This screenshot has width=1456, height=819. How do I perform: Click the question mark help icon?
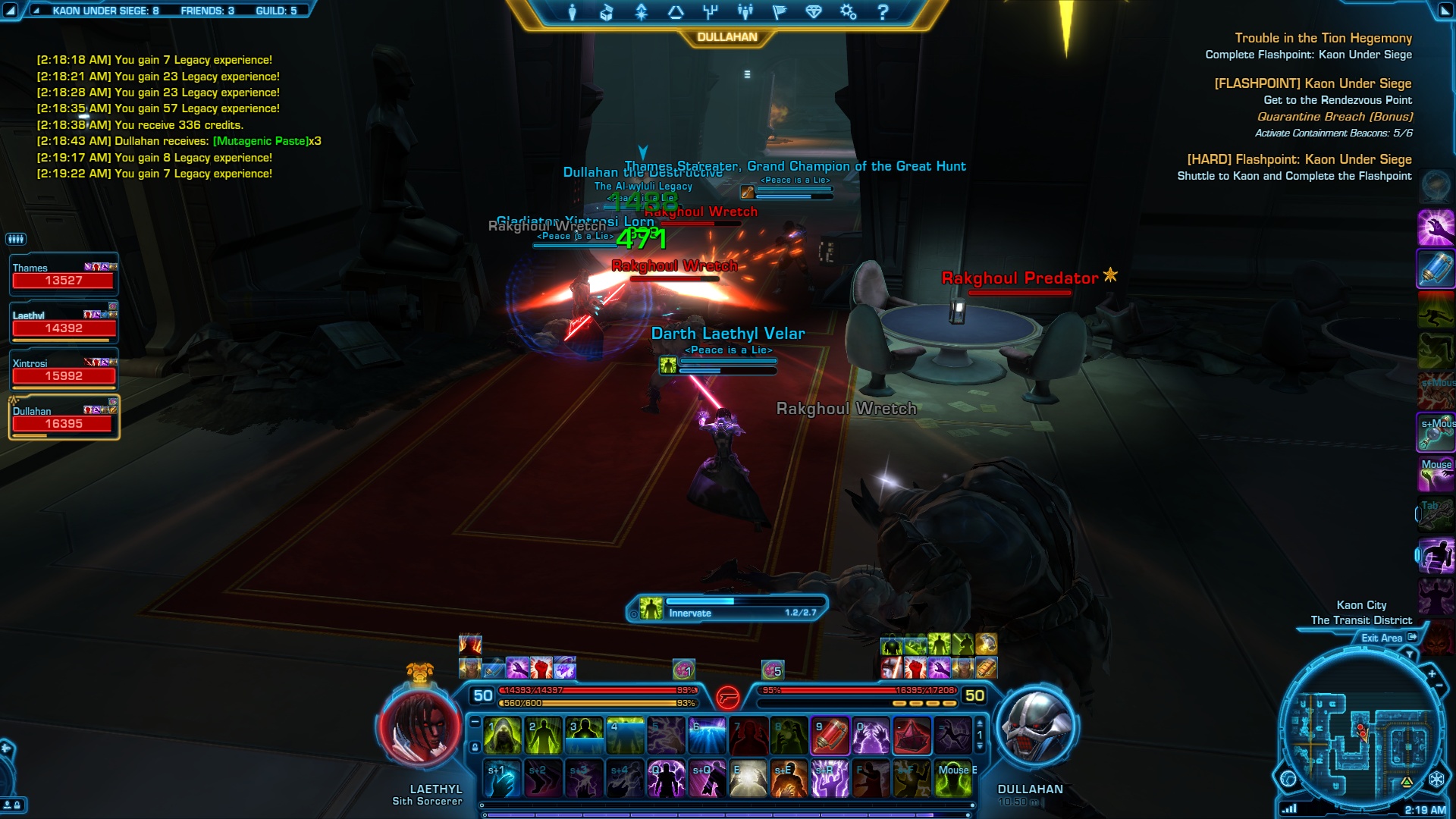pyautogui.click(x=882, y=12)
